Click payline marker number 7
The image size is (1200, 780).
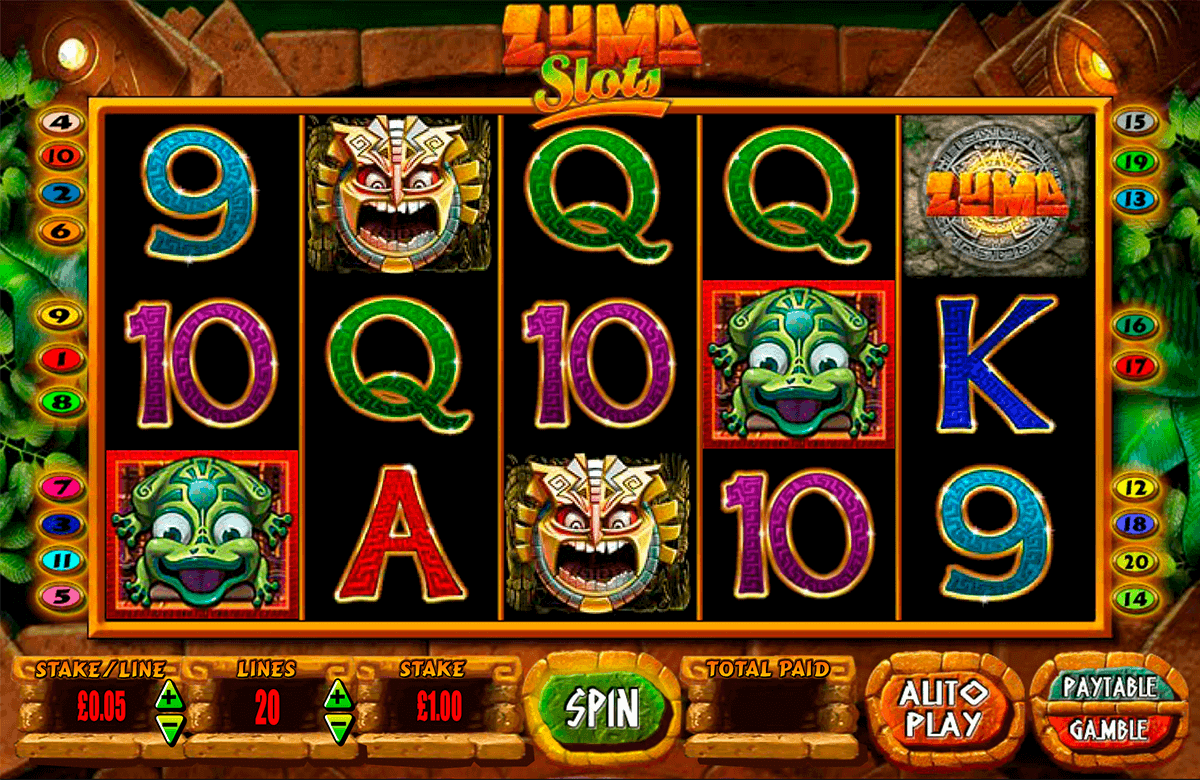(x=62, y=488)
